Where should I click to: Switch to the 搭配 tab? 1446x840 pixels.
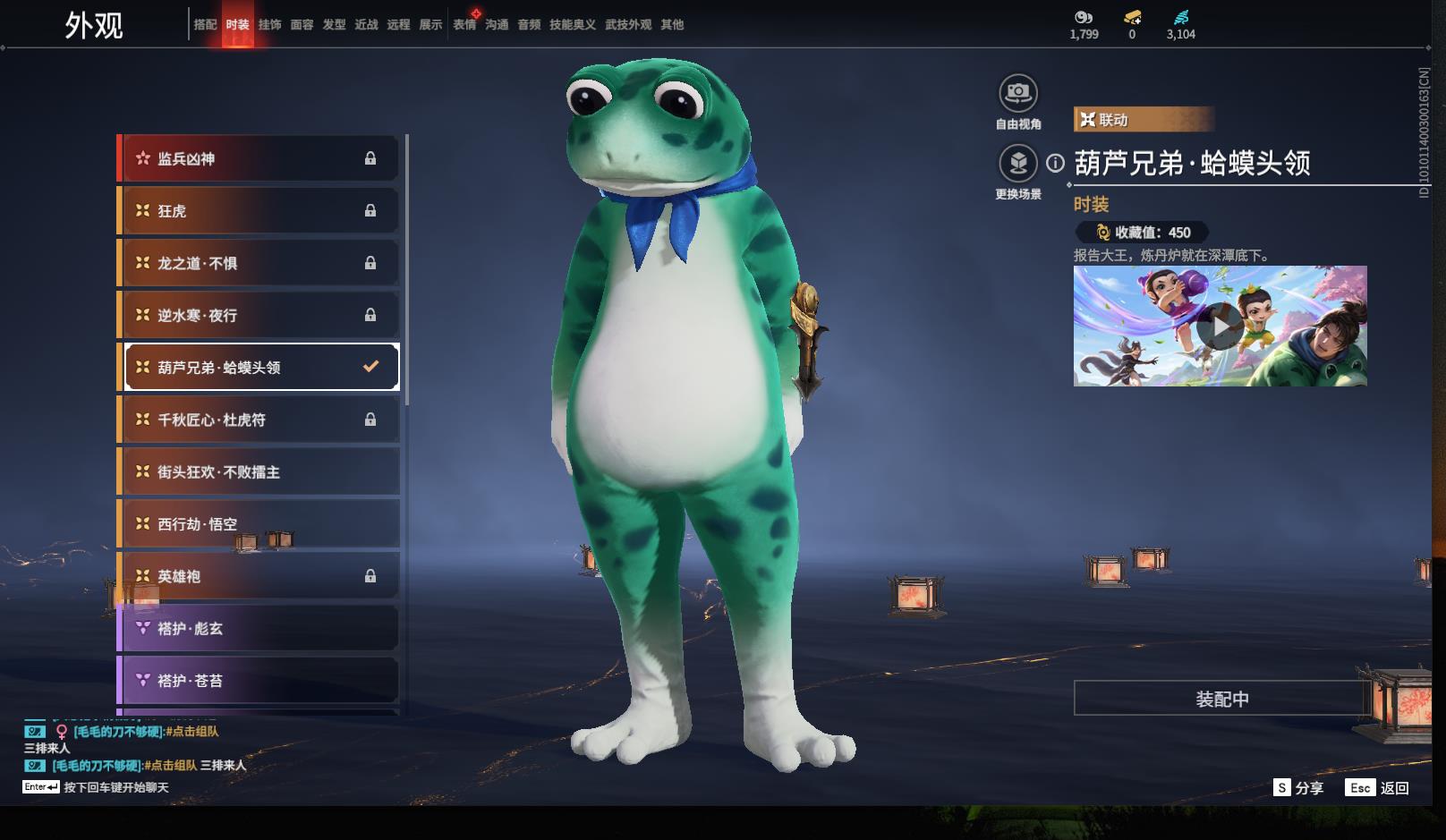click(x=205, y=25)
